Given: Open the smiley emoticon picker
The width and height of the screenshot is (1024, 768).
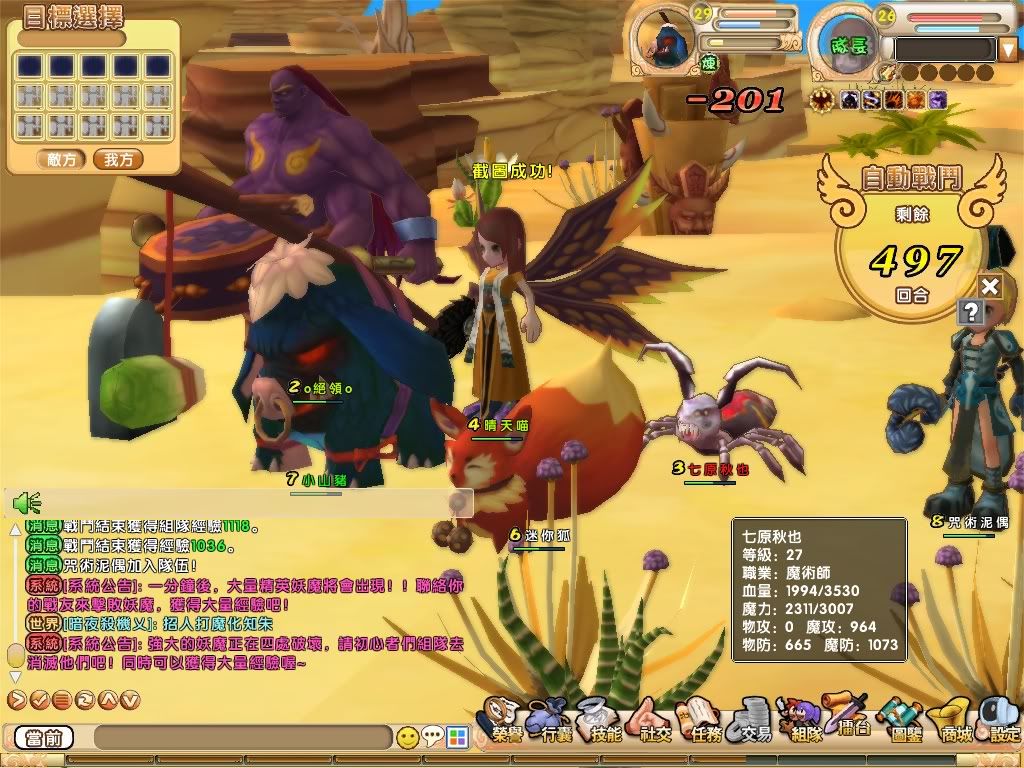Looking at the screenshot, I should tap(407, 738).
